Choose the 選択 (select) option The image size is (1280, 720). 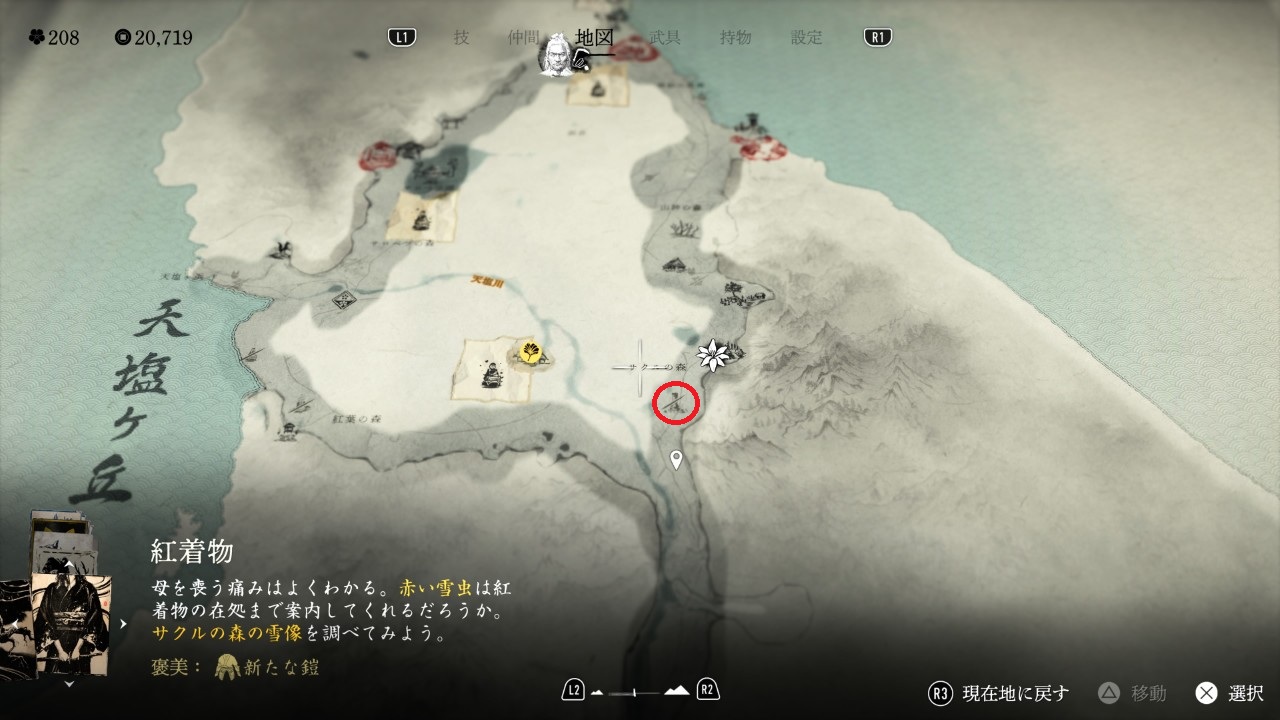(1231, 692)
